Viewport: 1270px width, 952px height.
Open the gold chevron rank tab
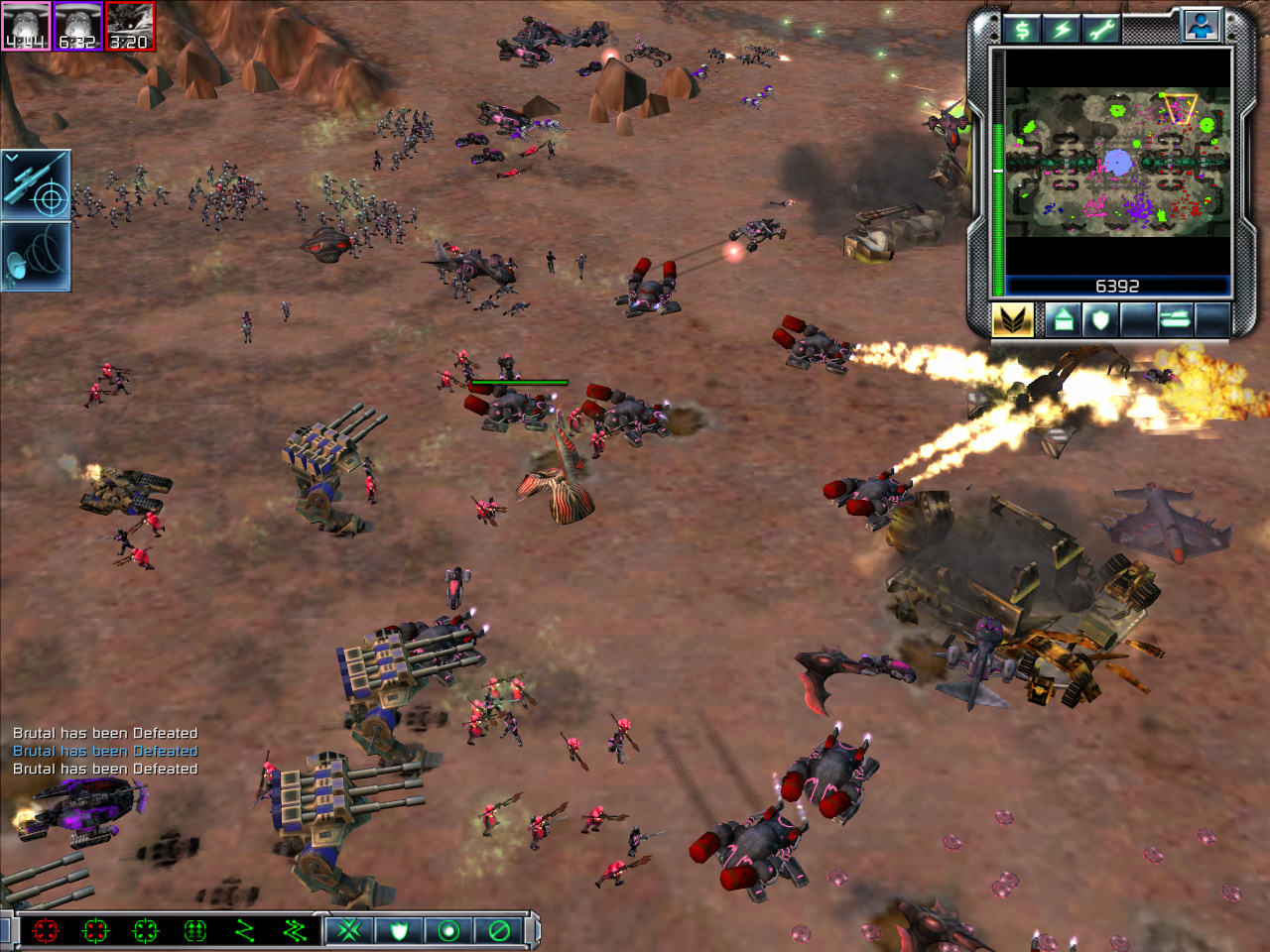coord(1012,320)
